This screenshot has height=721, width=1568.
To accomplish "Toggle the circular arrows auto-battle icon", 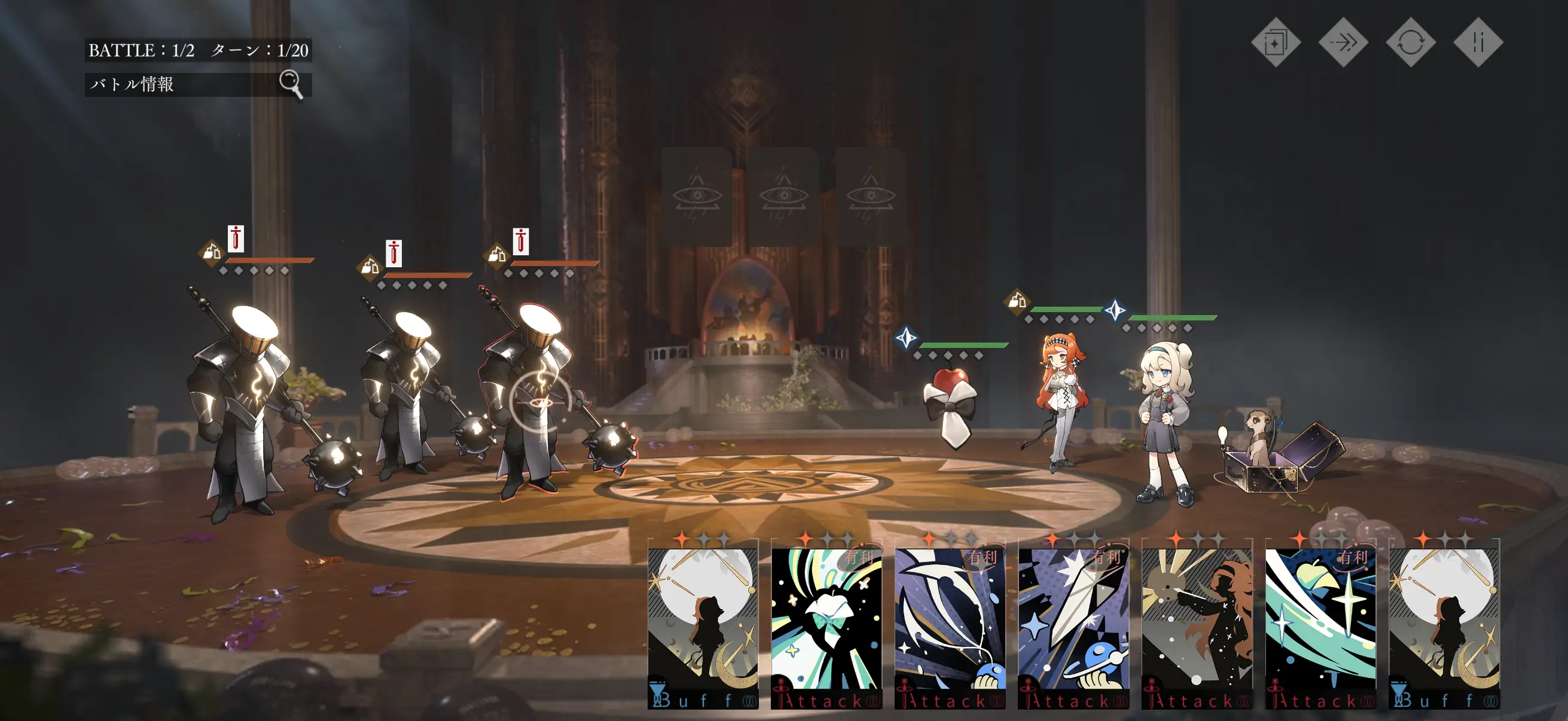I will tap(1410, 42).
